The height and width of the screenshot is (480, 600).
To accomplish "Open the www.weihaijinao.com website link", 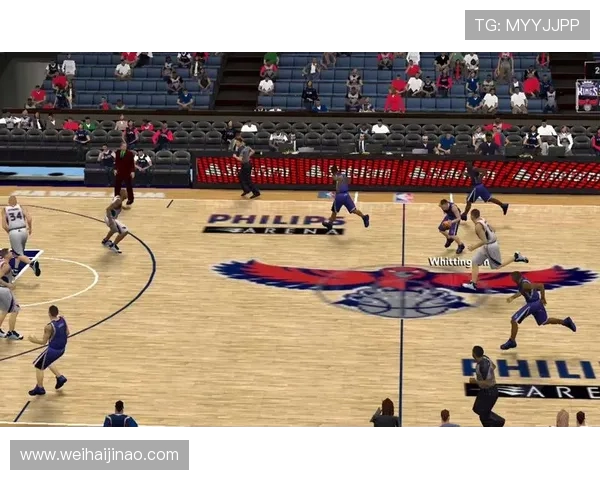I will 99,455.
